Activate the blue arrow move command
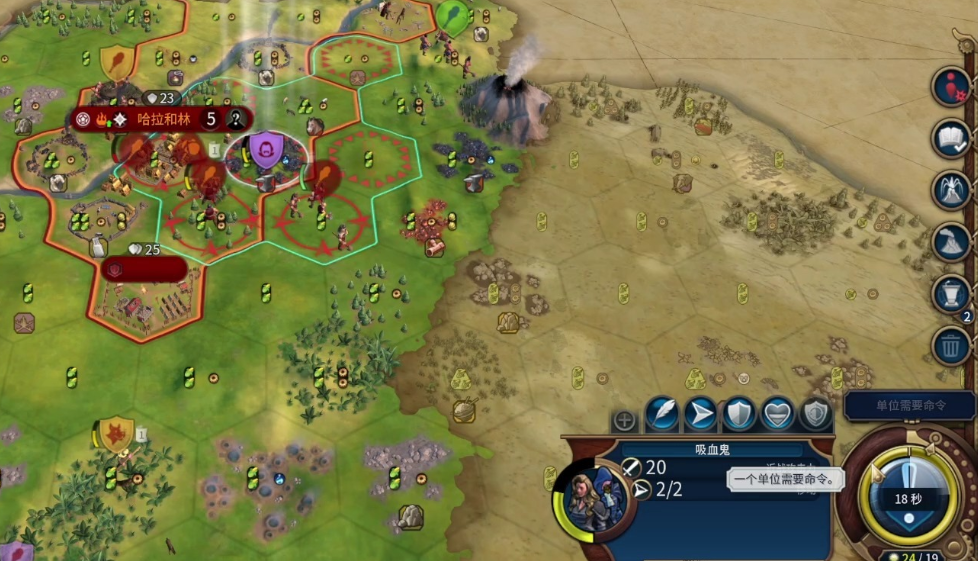Screen dimensions: 978x561 [703, 413]
